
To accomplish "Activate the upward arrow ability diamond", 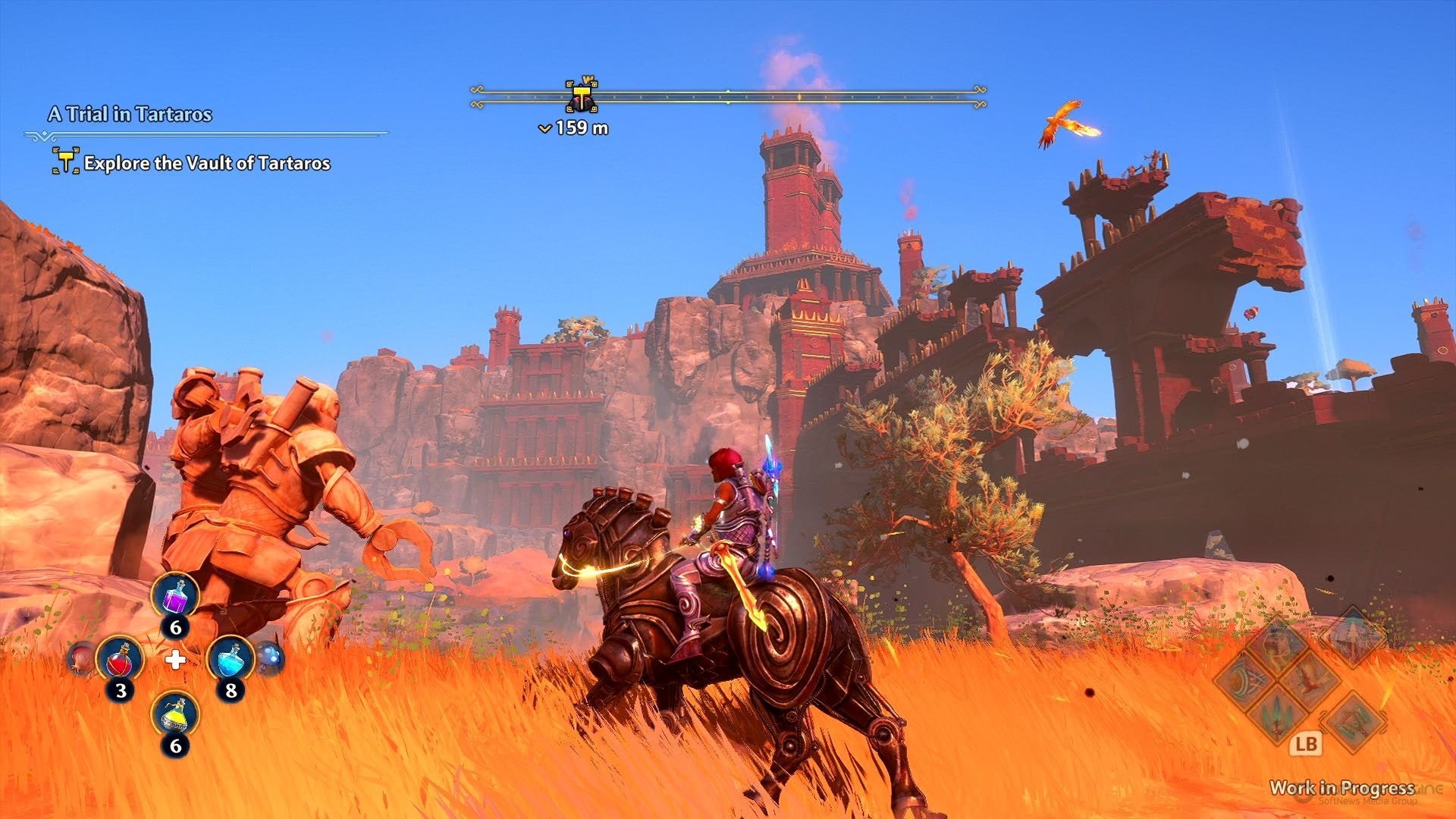I will 1353,635.
